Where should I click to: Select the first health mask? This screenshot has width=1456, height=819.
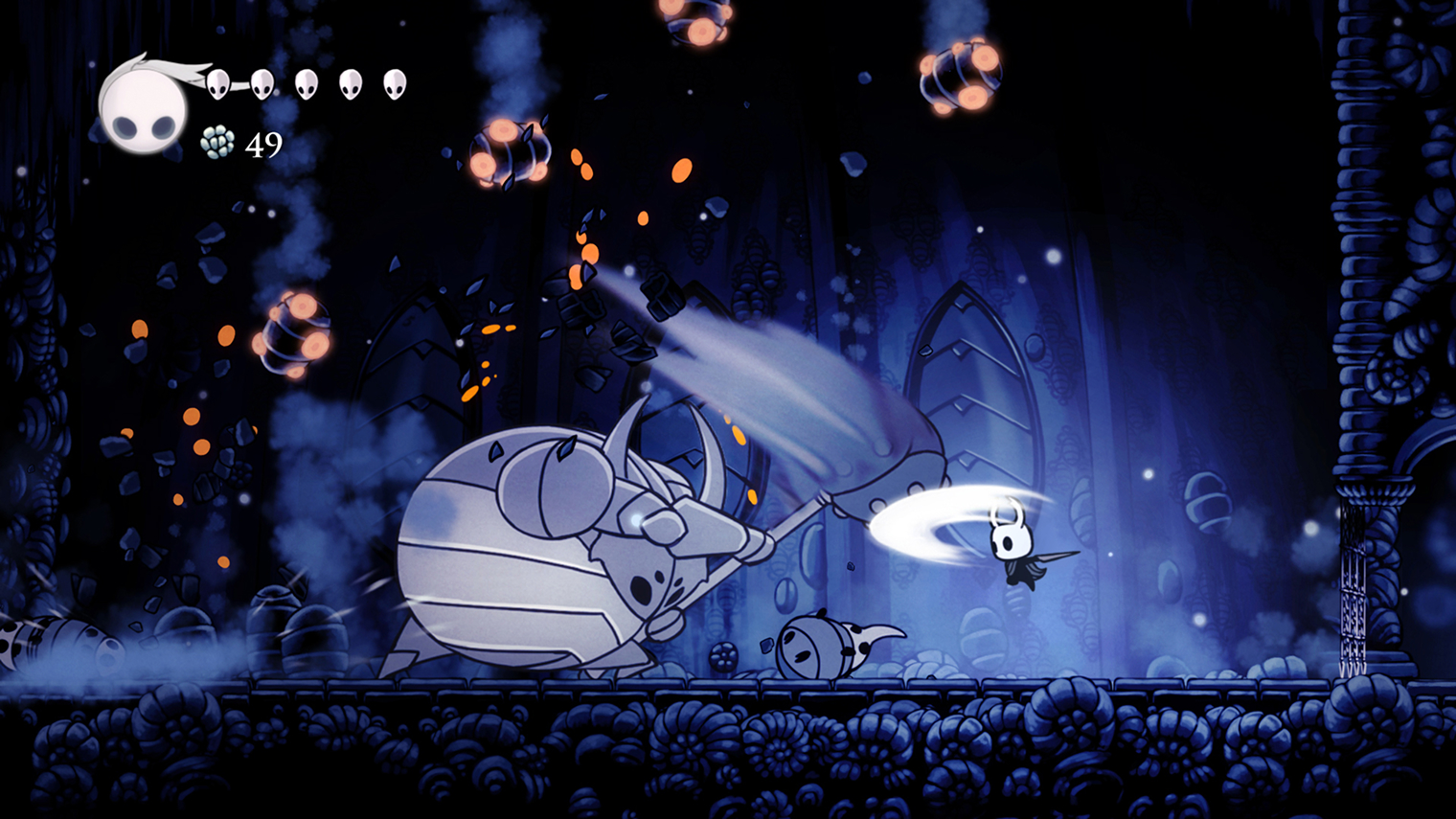tap(218, 86)
